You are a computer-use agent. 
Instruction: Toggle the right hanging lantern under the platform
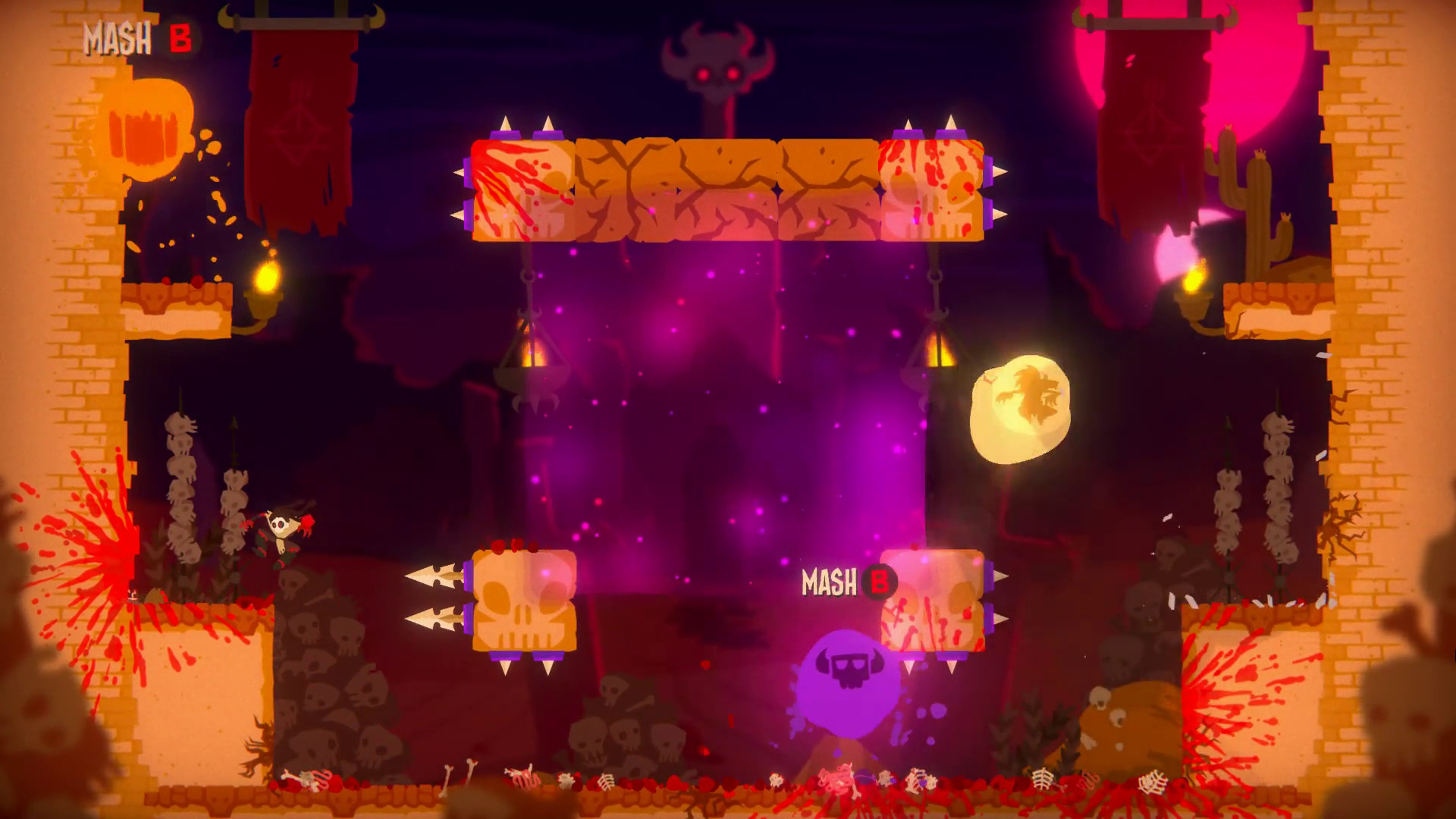[x=940, y=353]
